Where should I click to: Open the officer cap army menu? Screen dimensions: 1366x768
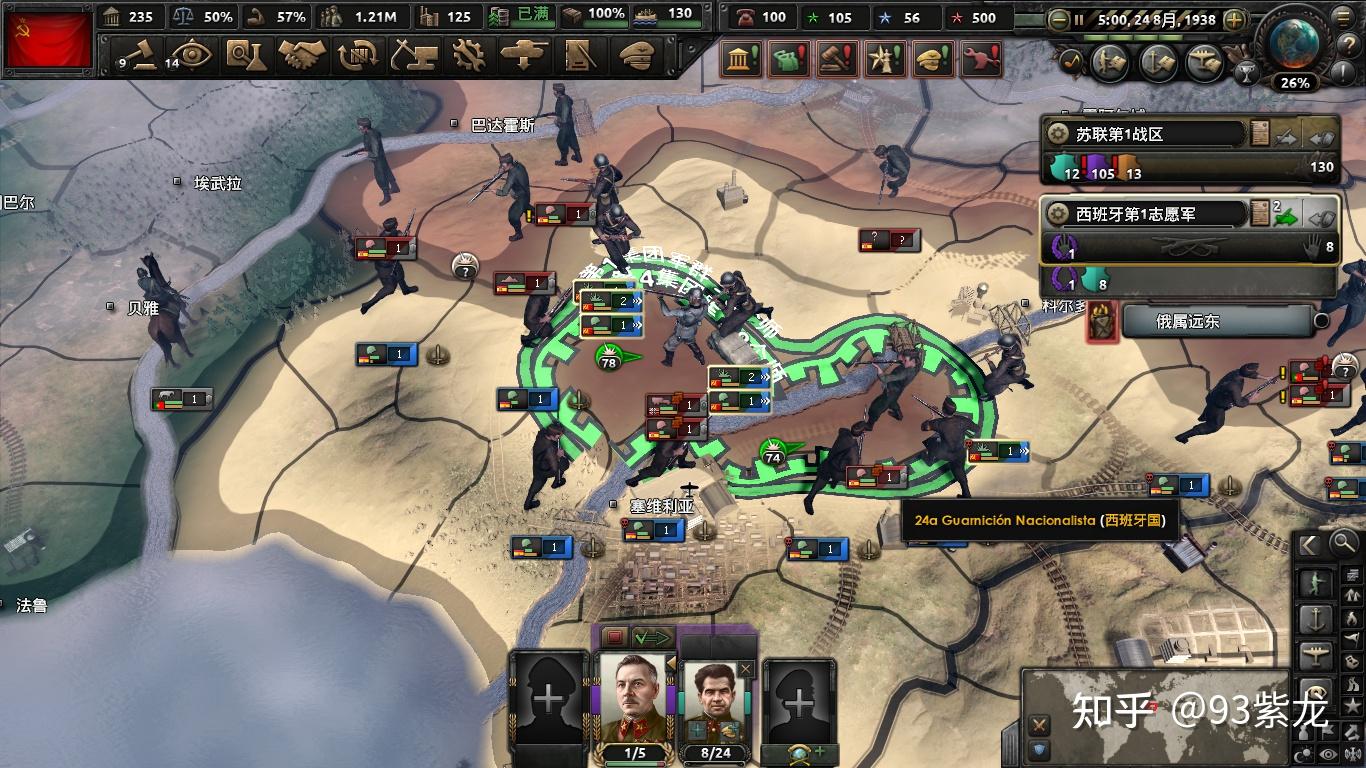click(x=635, y=54)
